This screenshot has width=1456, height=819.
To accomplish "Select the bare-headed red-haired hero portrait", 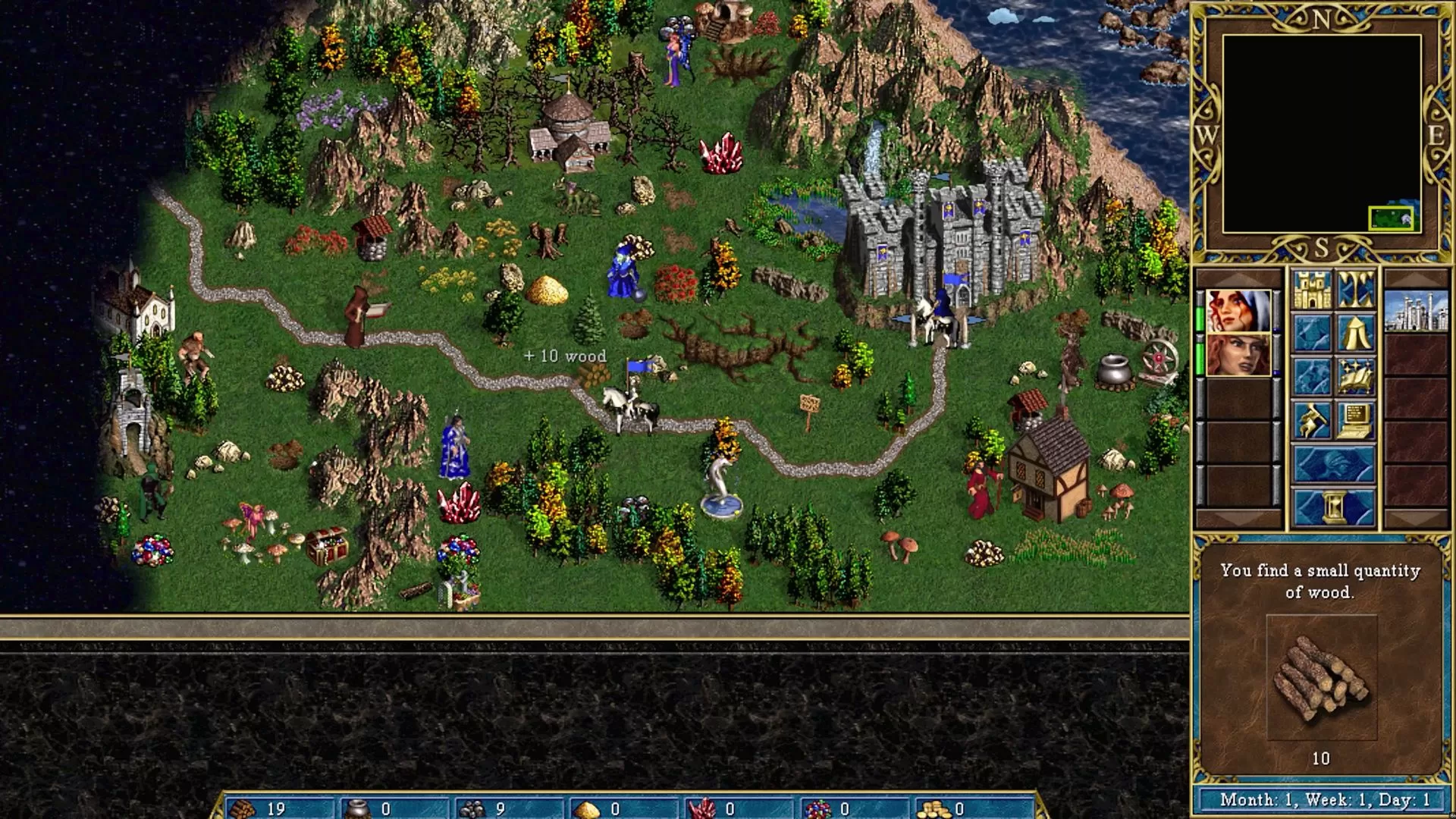I will point(1238,354).
